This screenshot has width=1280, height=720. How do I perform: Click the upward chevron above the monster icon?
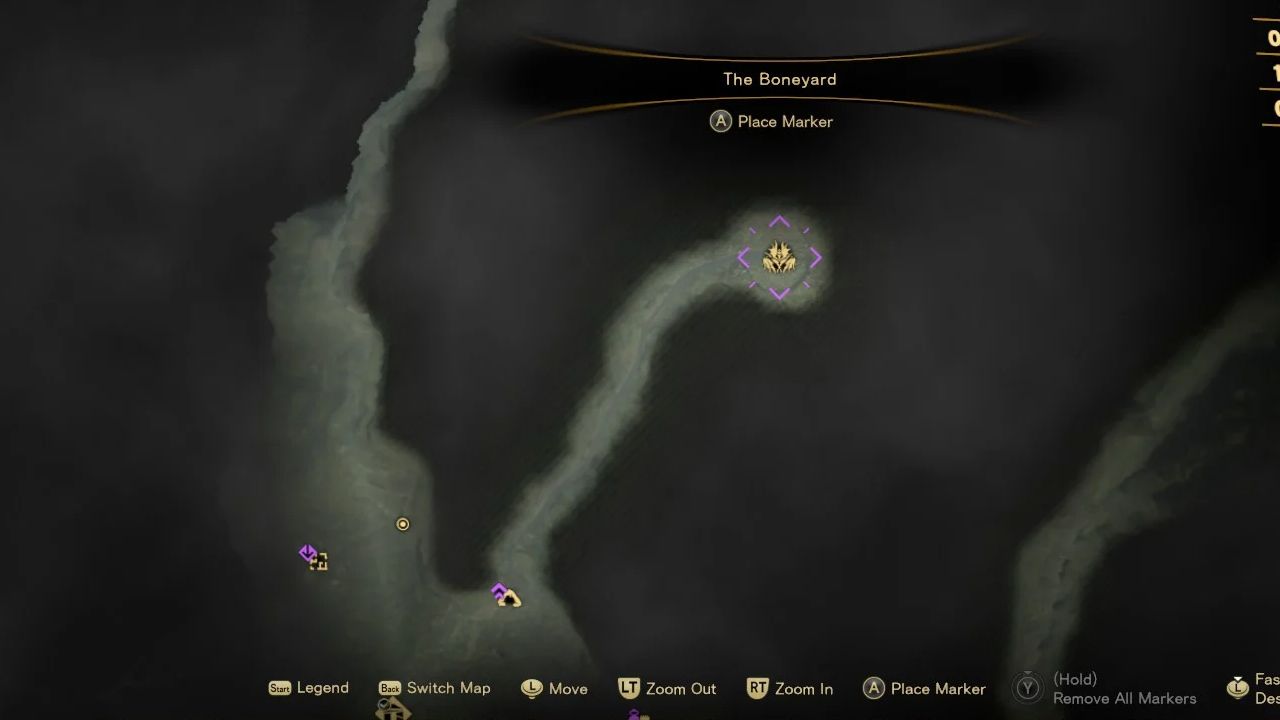coord(778,220)
